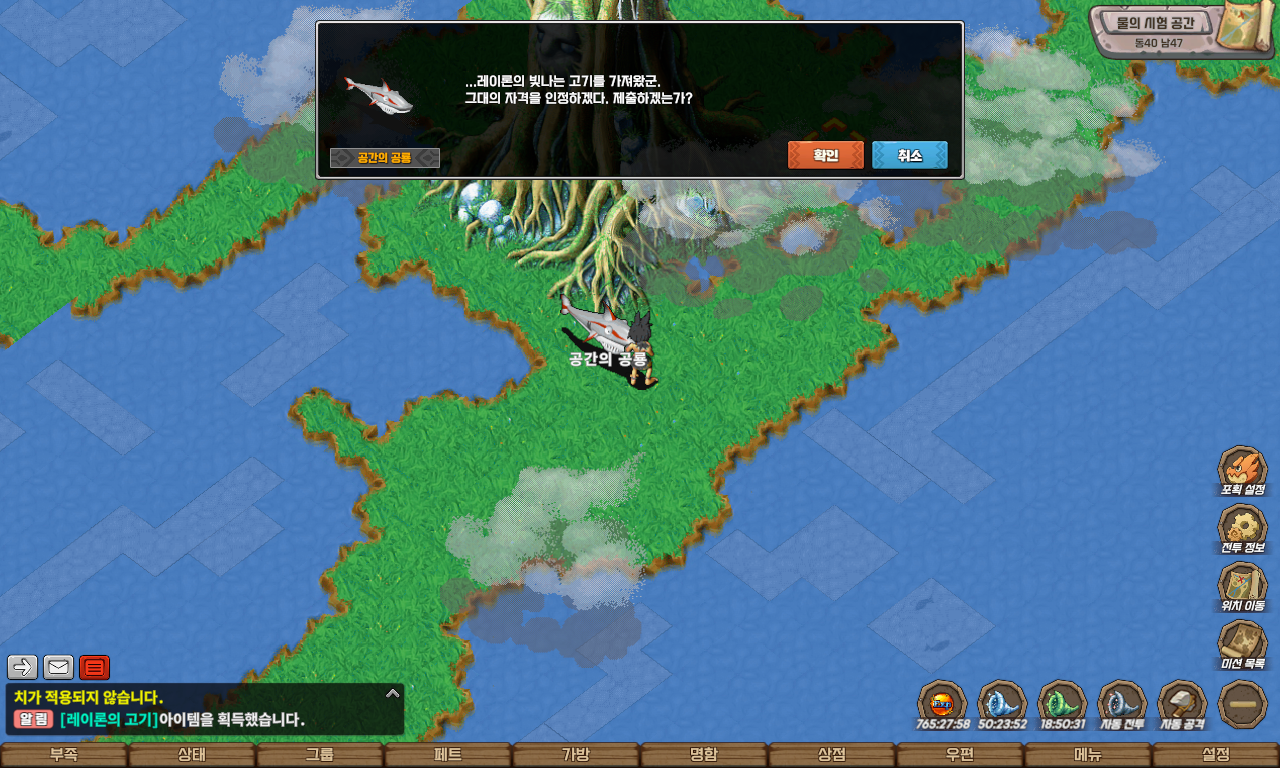The image size is (1280, 768).
Task: Collapse the icon tray with the minus button
Action: [1243, 704]
